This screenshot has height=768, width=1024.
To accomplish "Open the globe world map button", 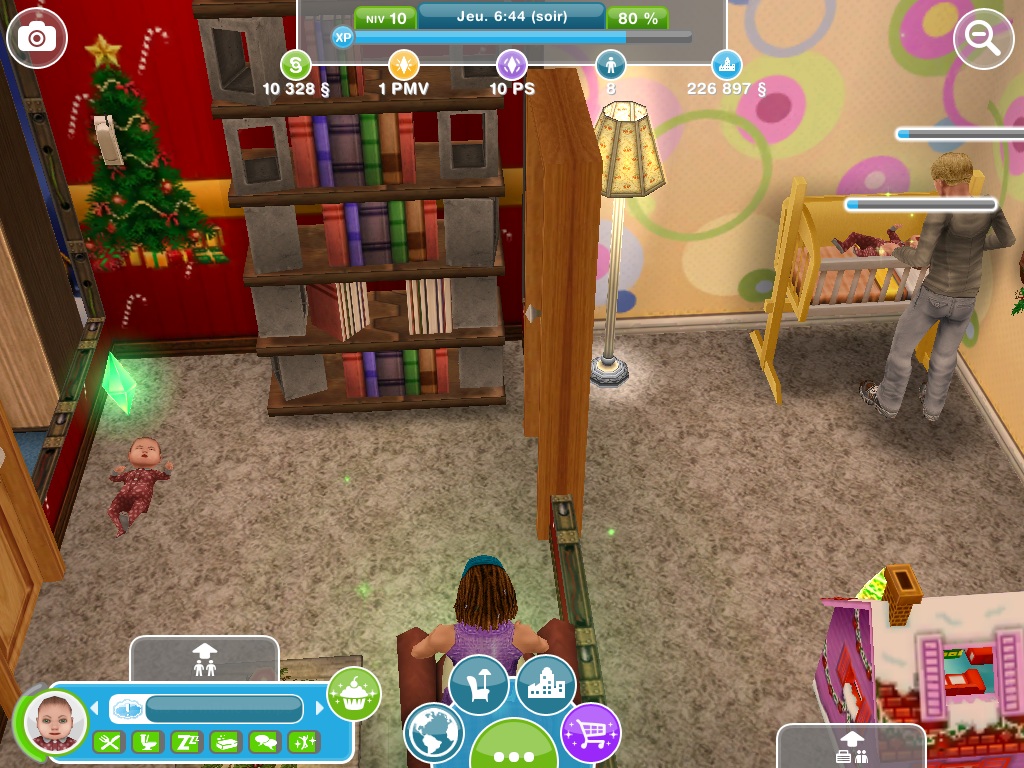I will tap(434, 733).
